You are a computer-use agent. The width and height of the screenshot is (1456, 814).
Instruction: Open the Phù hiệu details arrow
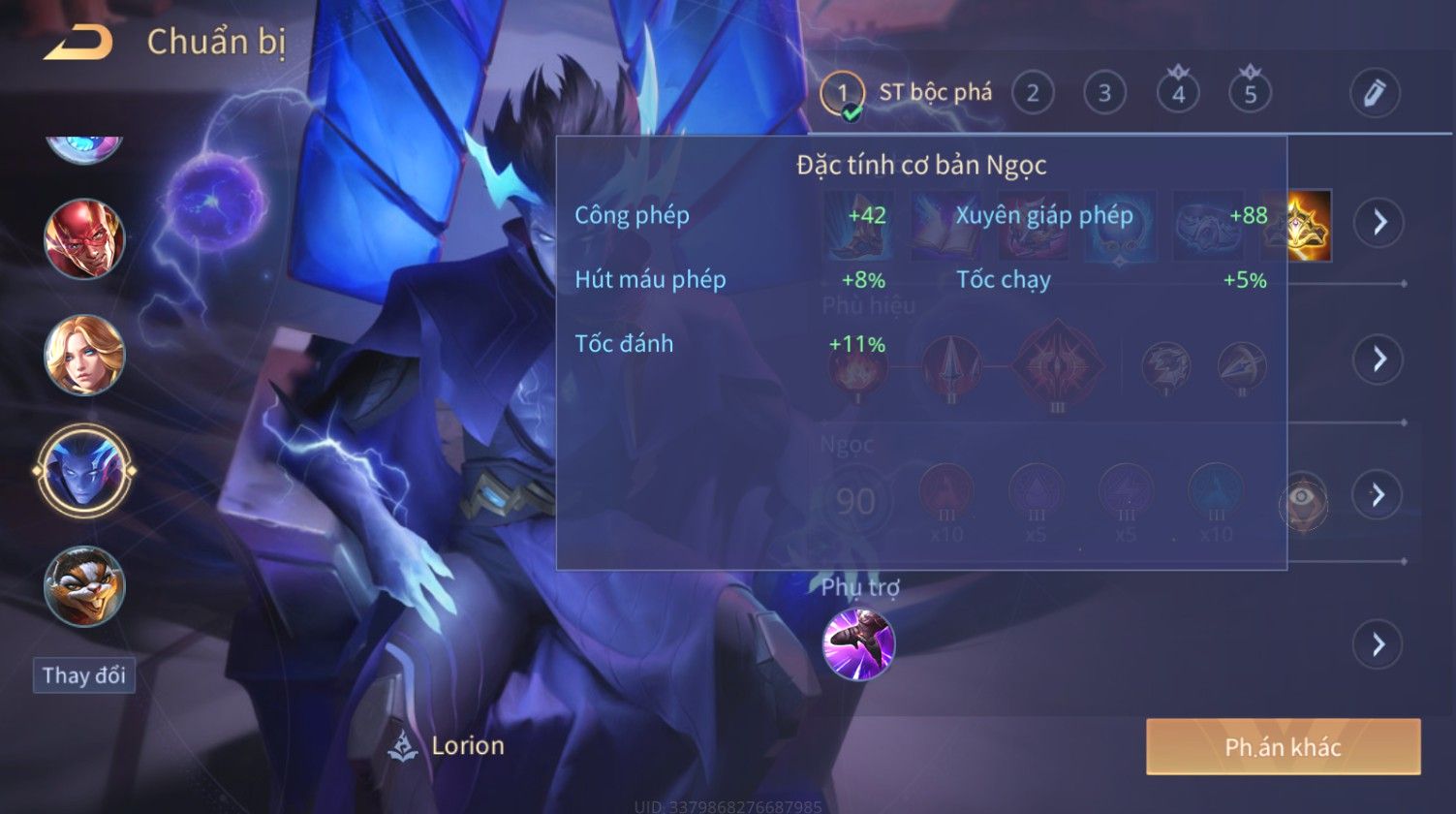coord(1379,360)
